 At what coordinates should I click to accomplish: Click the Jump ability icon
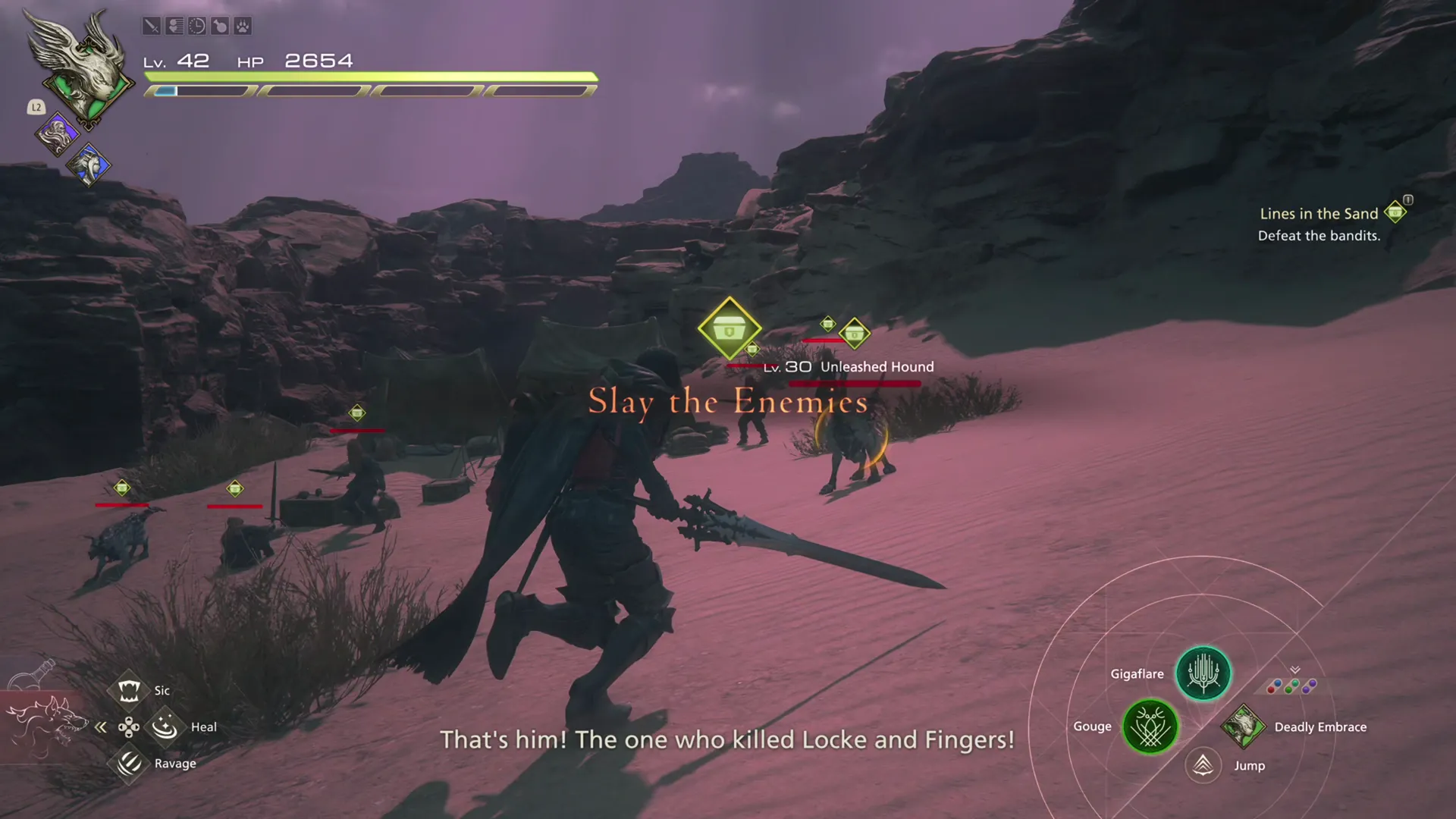pos(1203,766)
